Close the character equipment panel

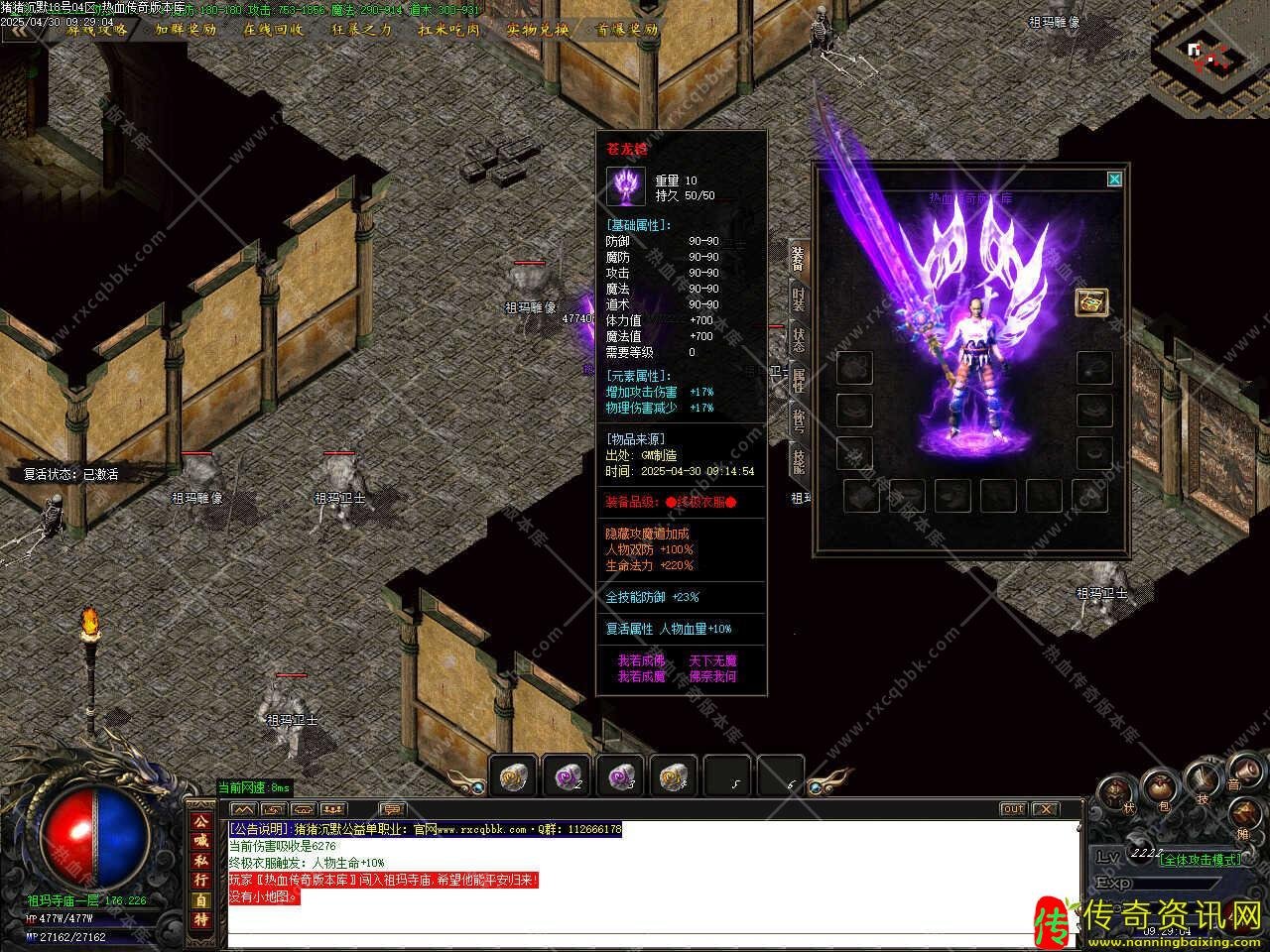click(1114, 179)
